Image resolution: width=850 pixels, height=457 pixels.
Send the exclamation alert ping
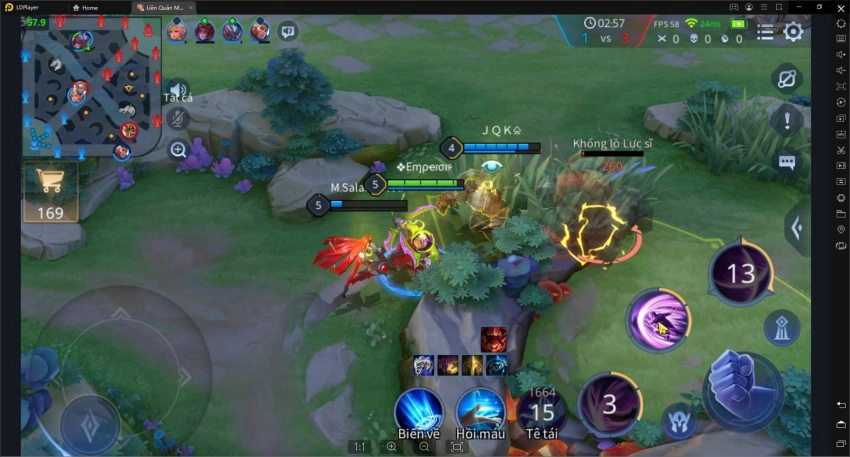[x=787, y=121]
